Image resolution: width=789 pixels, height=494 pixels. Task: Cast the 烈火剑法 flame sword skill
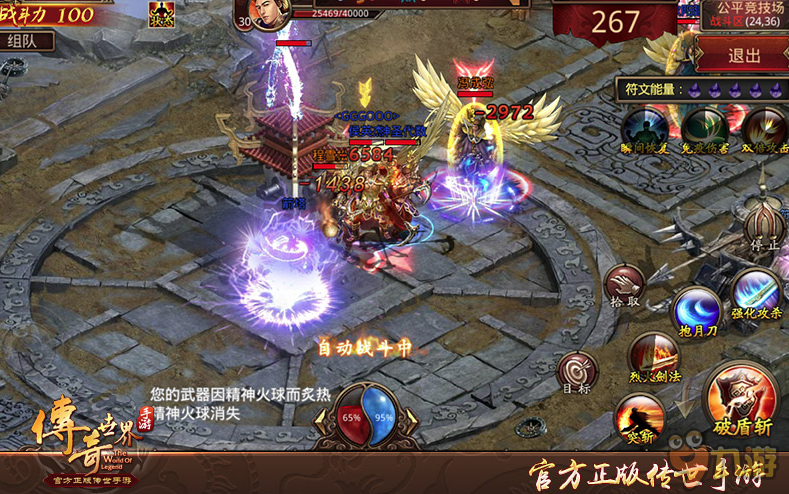click(x=654, y=356)
